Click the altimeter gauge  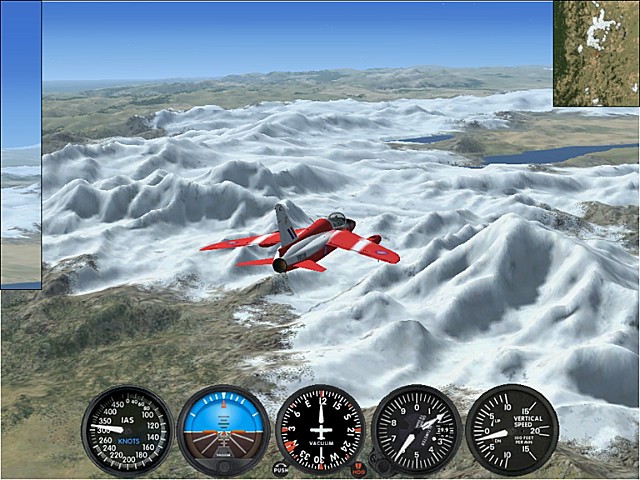pyautogui.click(x=416, y=430)
